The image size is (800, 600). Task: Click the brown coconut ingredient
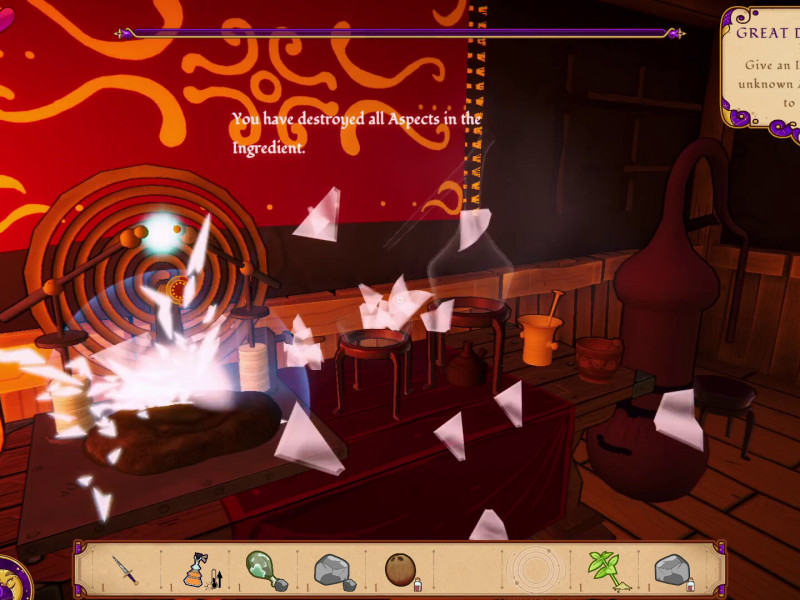[x=400, y=569]
